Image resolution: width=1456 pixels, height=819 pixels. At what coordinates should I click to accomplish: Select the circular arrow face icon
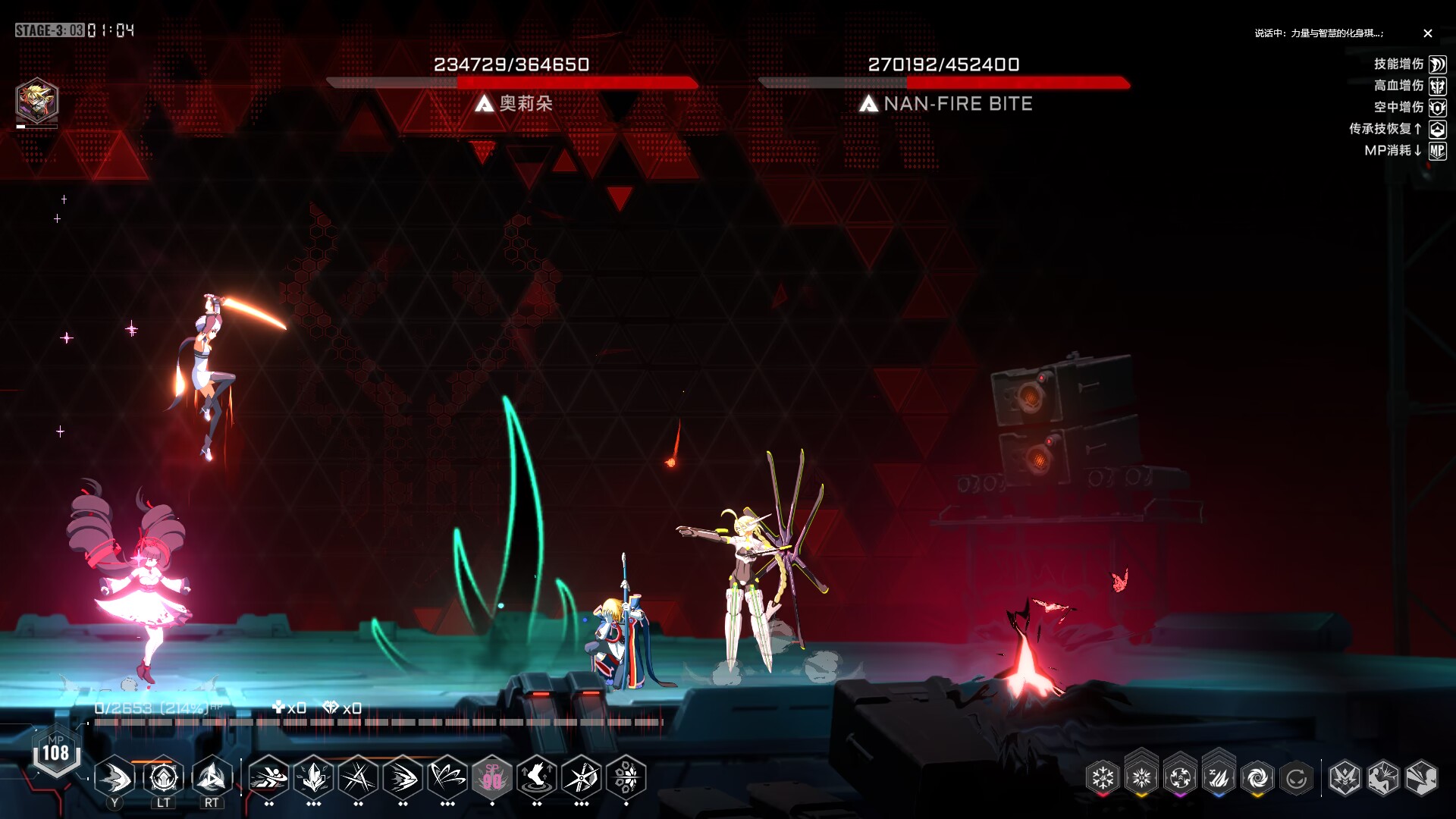coord(1296,777)
